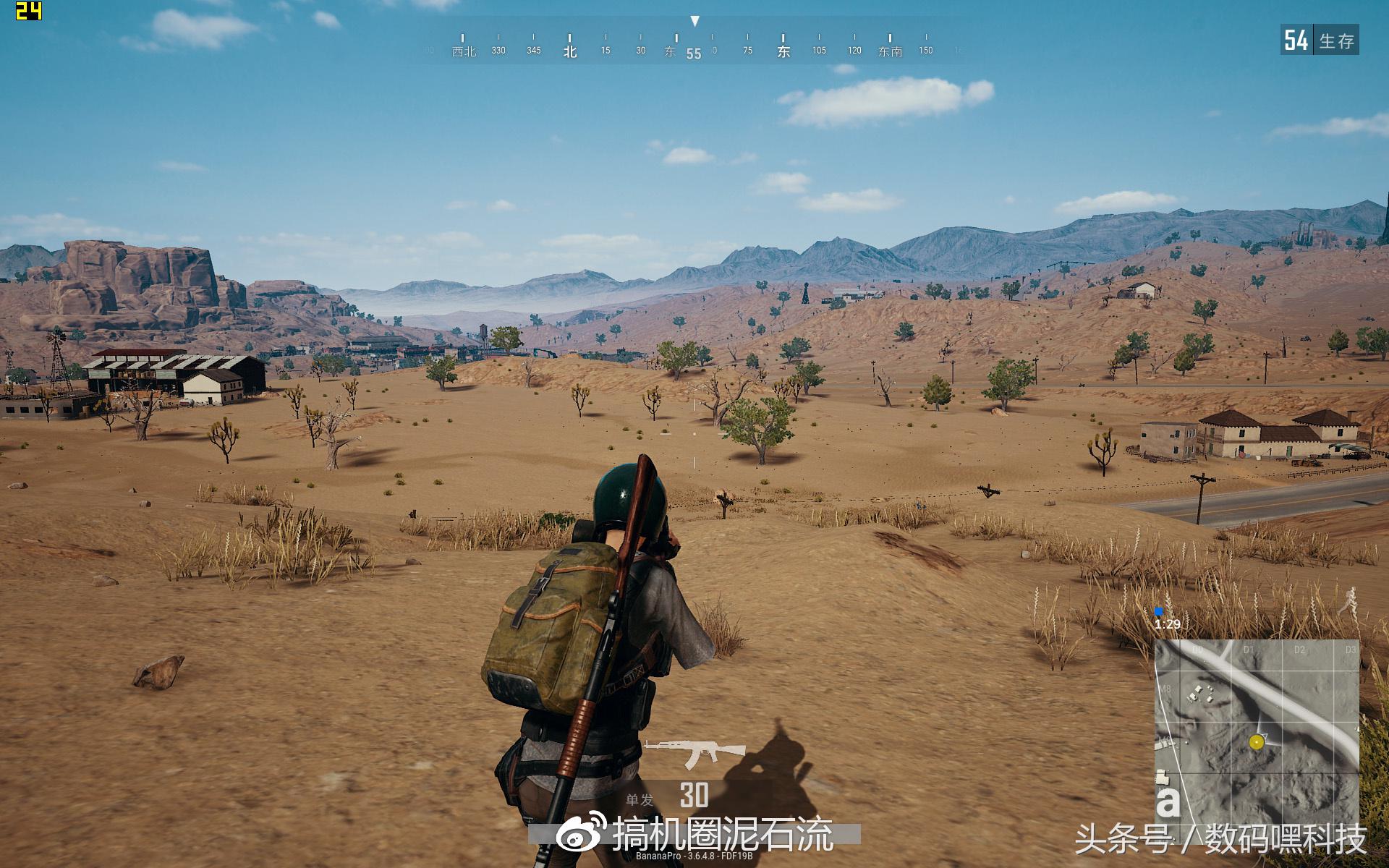Select the 东 heading on the compass
Viewport: 1389px width, 868px height.
[x=783, y=52]
